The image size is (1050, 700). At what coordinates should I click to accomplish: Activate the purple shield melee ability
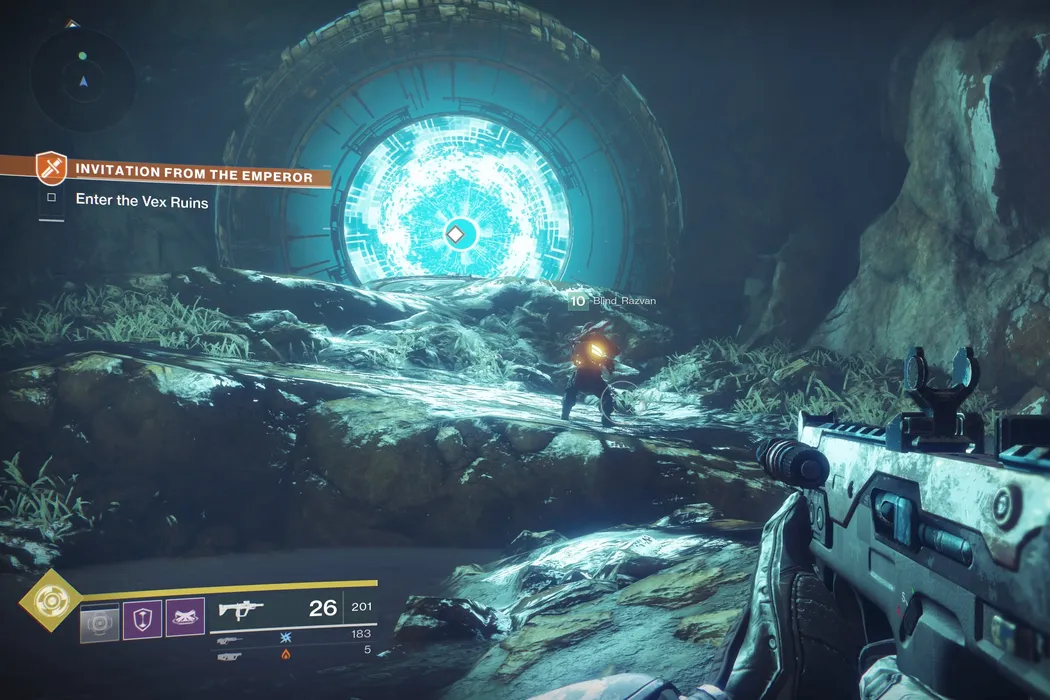tap(142, 620)
